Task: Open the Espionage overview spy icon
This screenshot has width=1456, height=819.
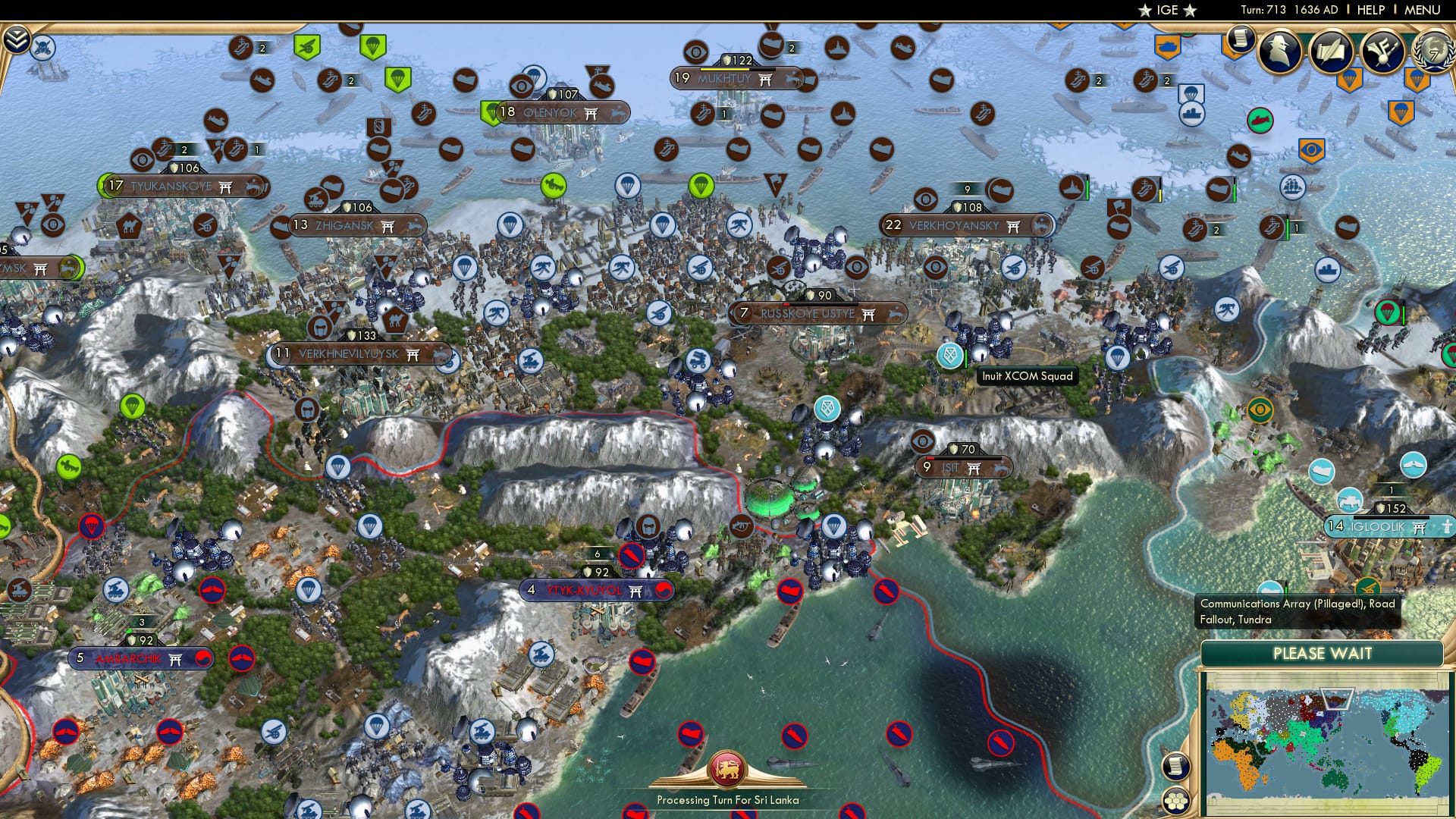Action: (1279, 52)
